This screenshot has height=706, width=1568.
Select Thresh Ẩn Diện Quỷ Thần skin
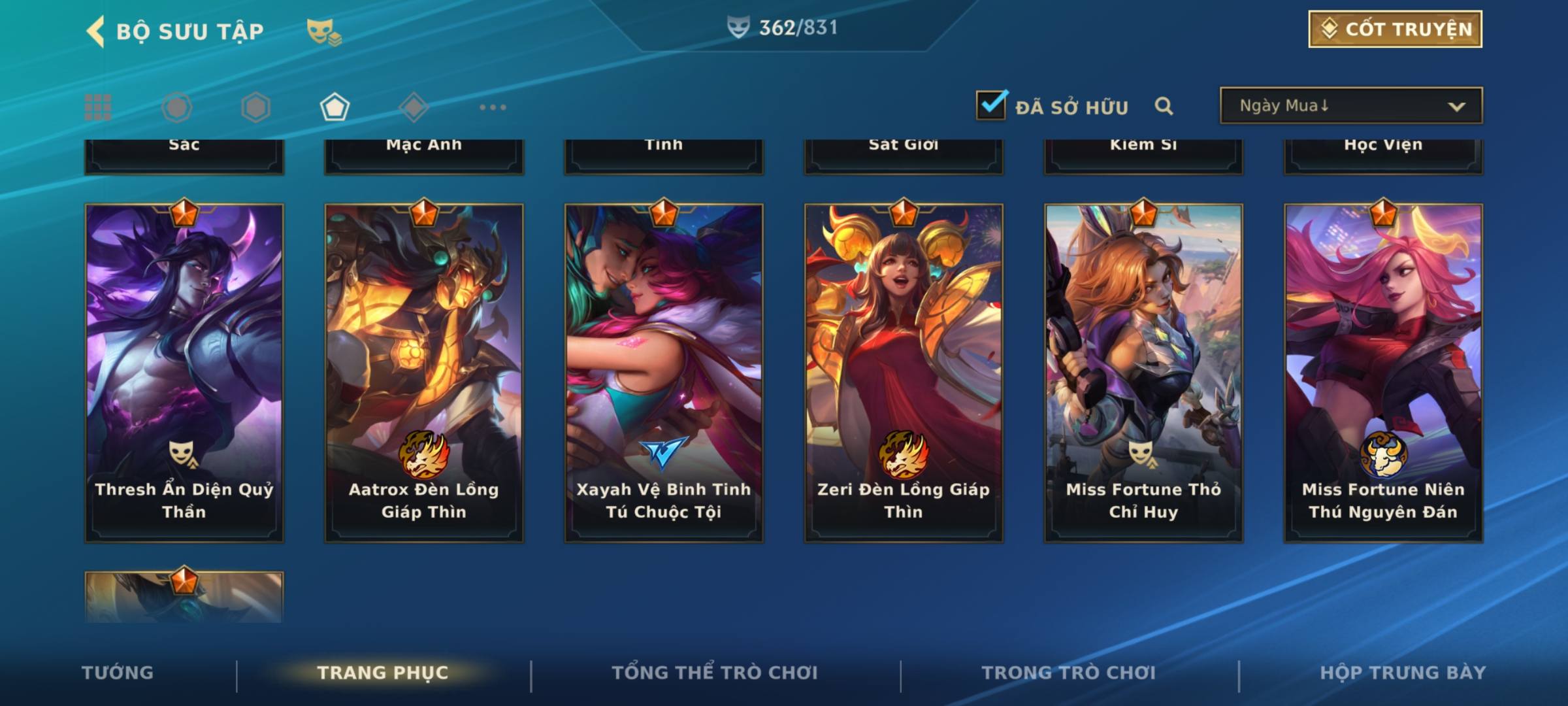click(x=184, y=373)
